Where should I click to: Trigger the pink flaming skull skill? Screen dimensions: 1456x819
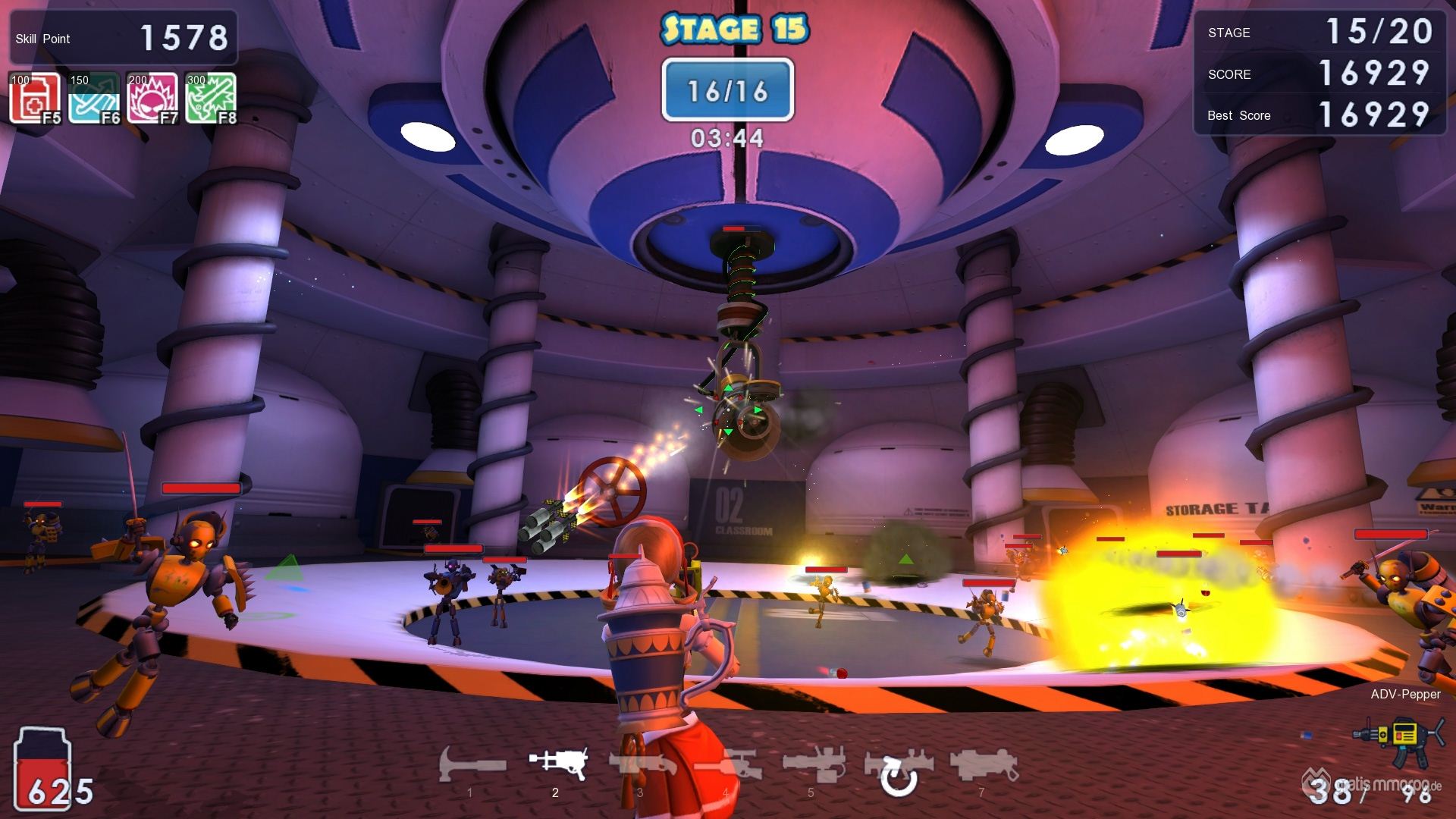(152, 98)
